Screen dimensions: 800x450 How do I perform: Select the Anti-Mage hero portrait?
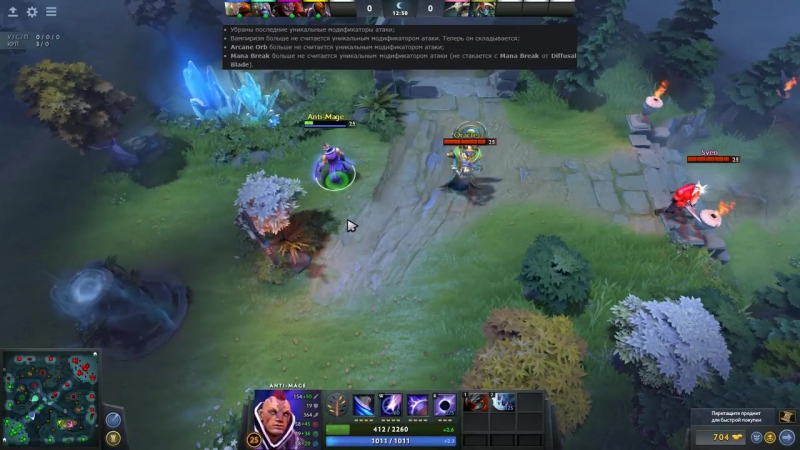pyautogui.click(x=284, y=416)
